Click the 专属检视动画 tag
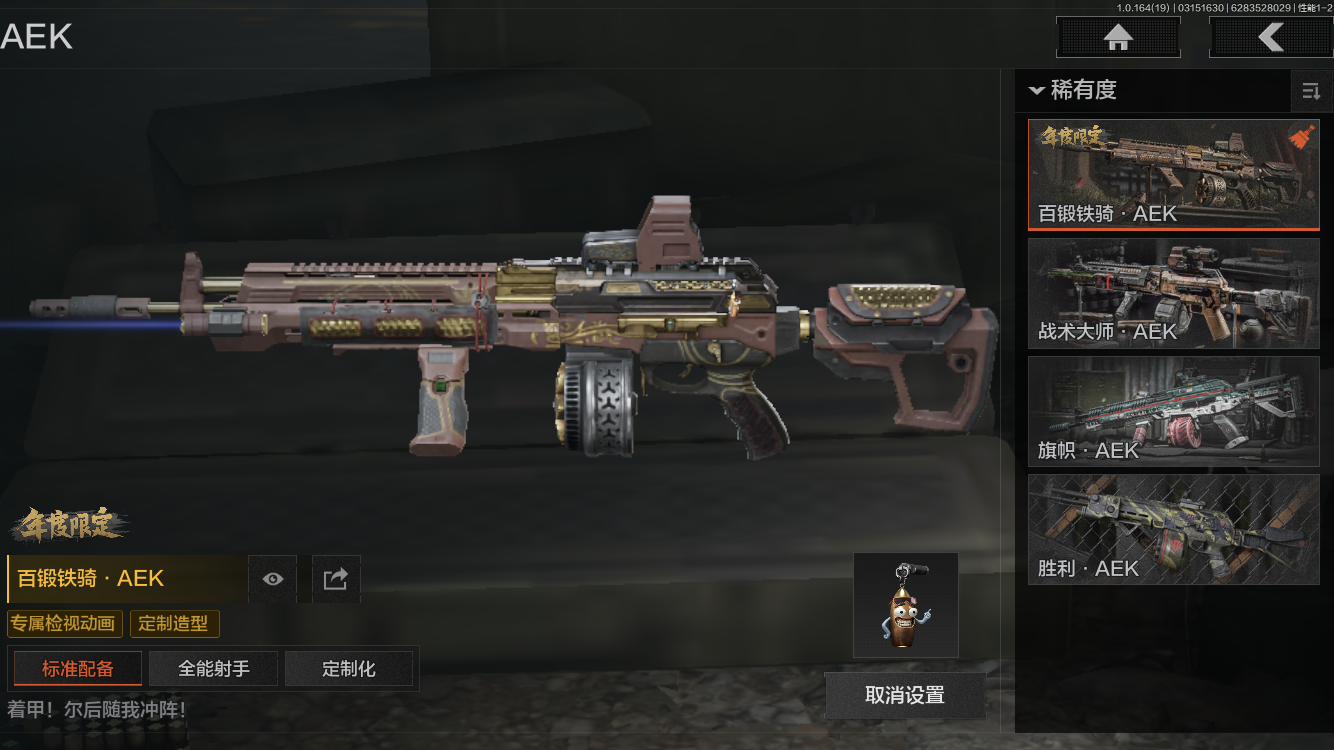The width and height of the screenshot is (1334, 750). click(66, 624)
